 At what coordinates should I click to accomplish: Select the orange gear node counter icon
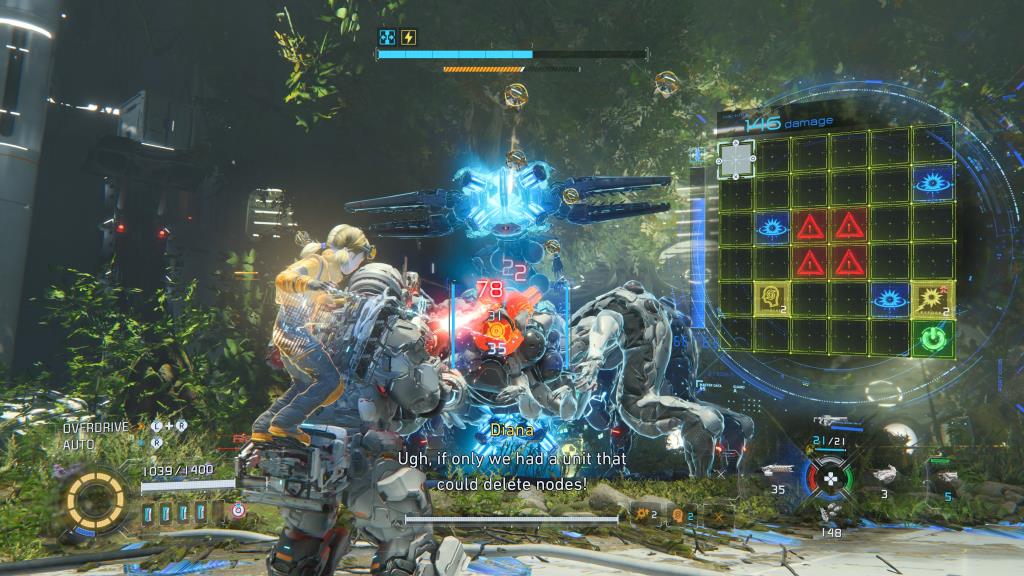coord(640,514)
